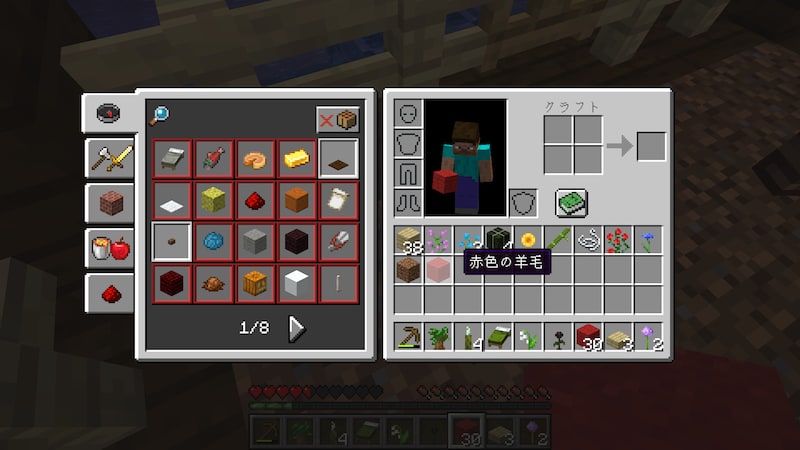This screenshot has width=800, height=450.
Task: Go to the next recipe page
Action: click(297, 327)
